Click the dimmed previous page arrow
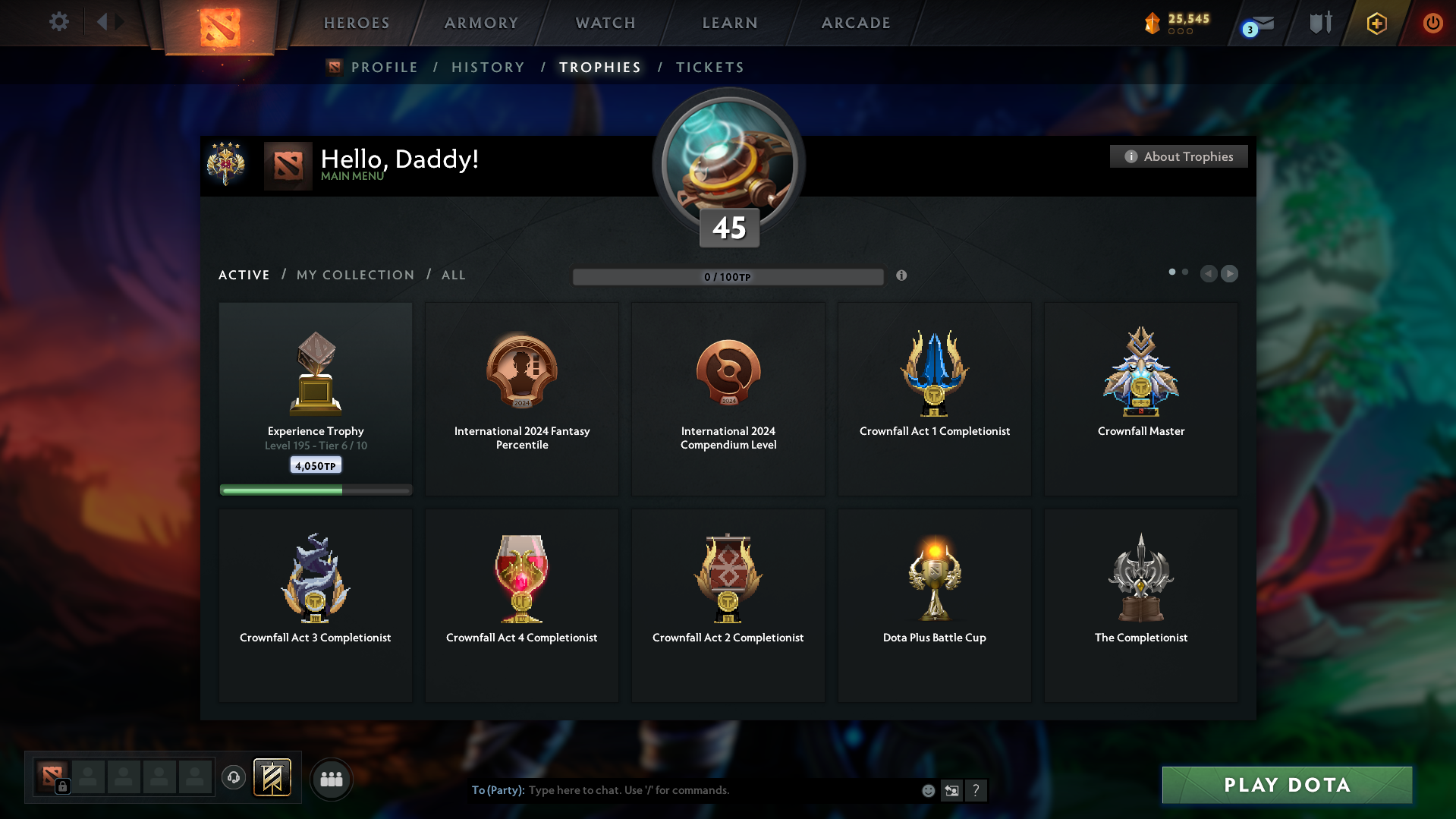 (x=1209, y=273)
